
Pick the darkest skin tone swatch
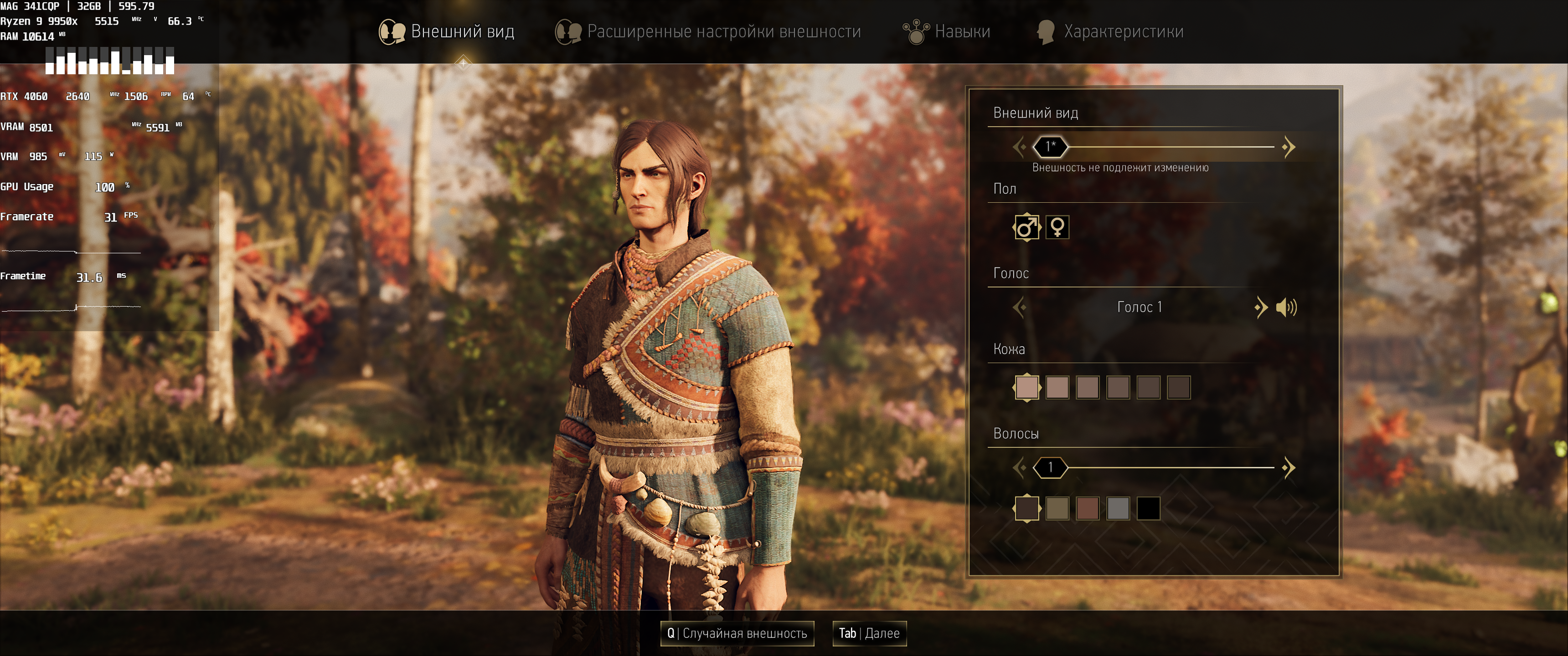tap(1179, 387)
